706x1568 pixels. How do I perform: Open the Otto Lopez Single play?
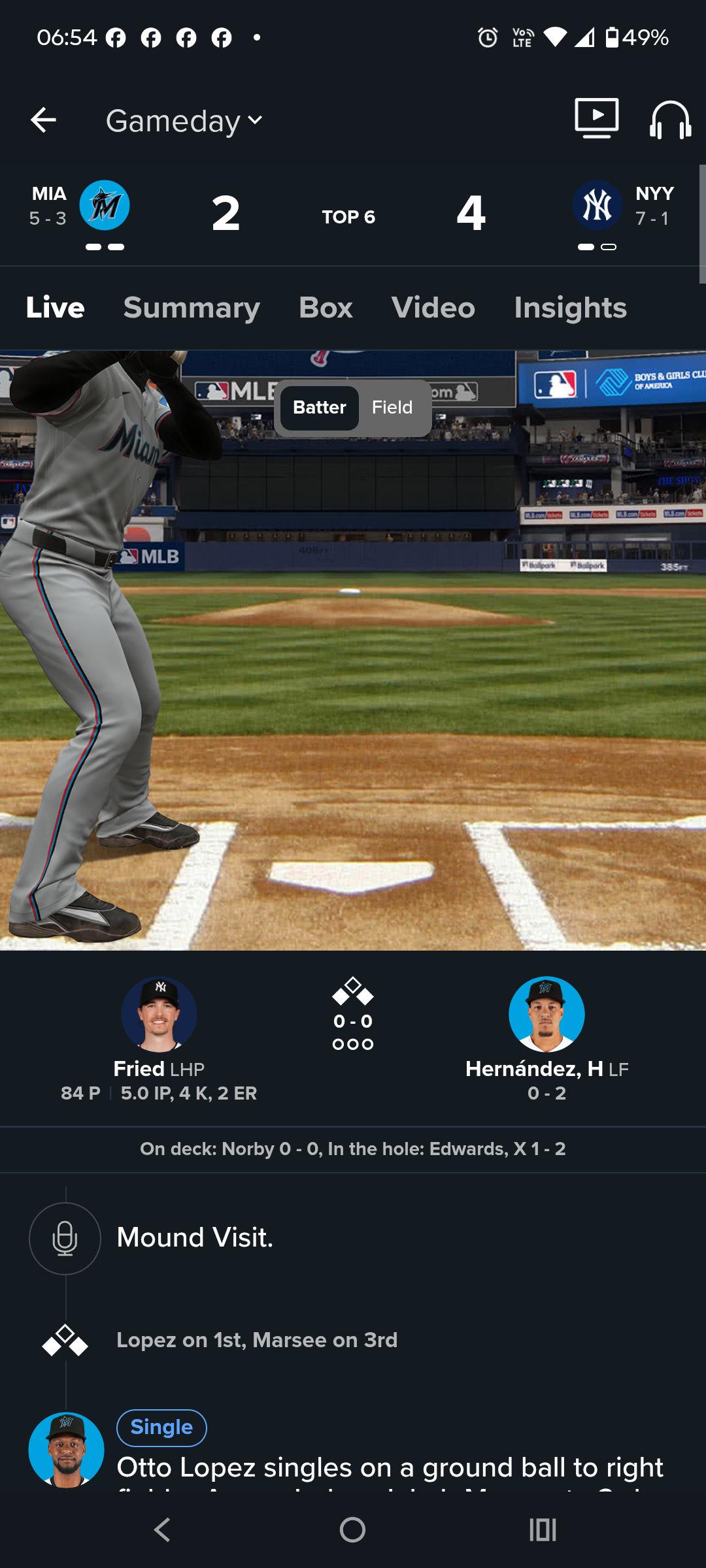pyautogui.click(x=390, y=1466)
